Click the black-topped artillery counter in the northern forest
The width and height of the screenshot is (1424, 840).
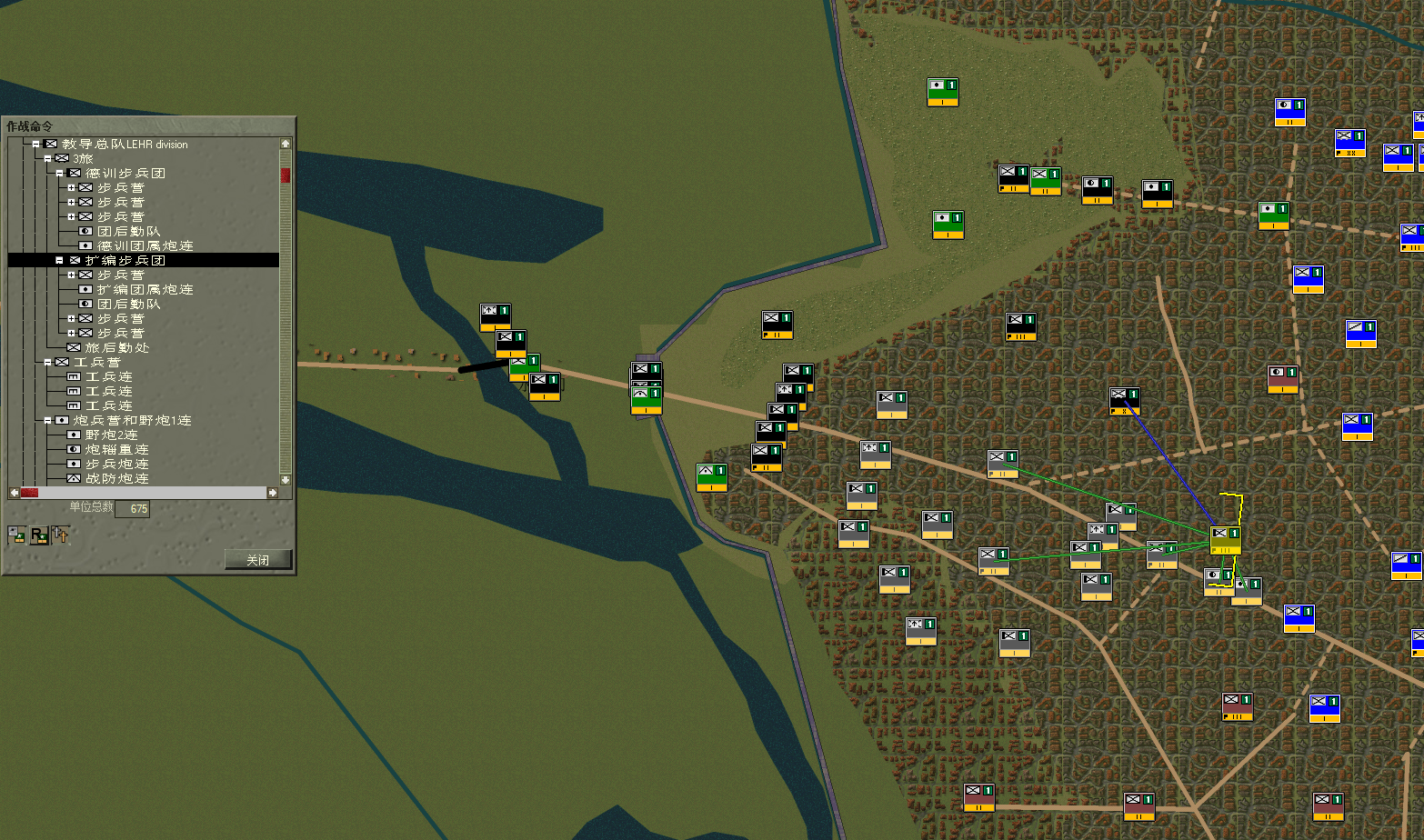(1157, 193)
